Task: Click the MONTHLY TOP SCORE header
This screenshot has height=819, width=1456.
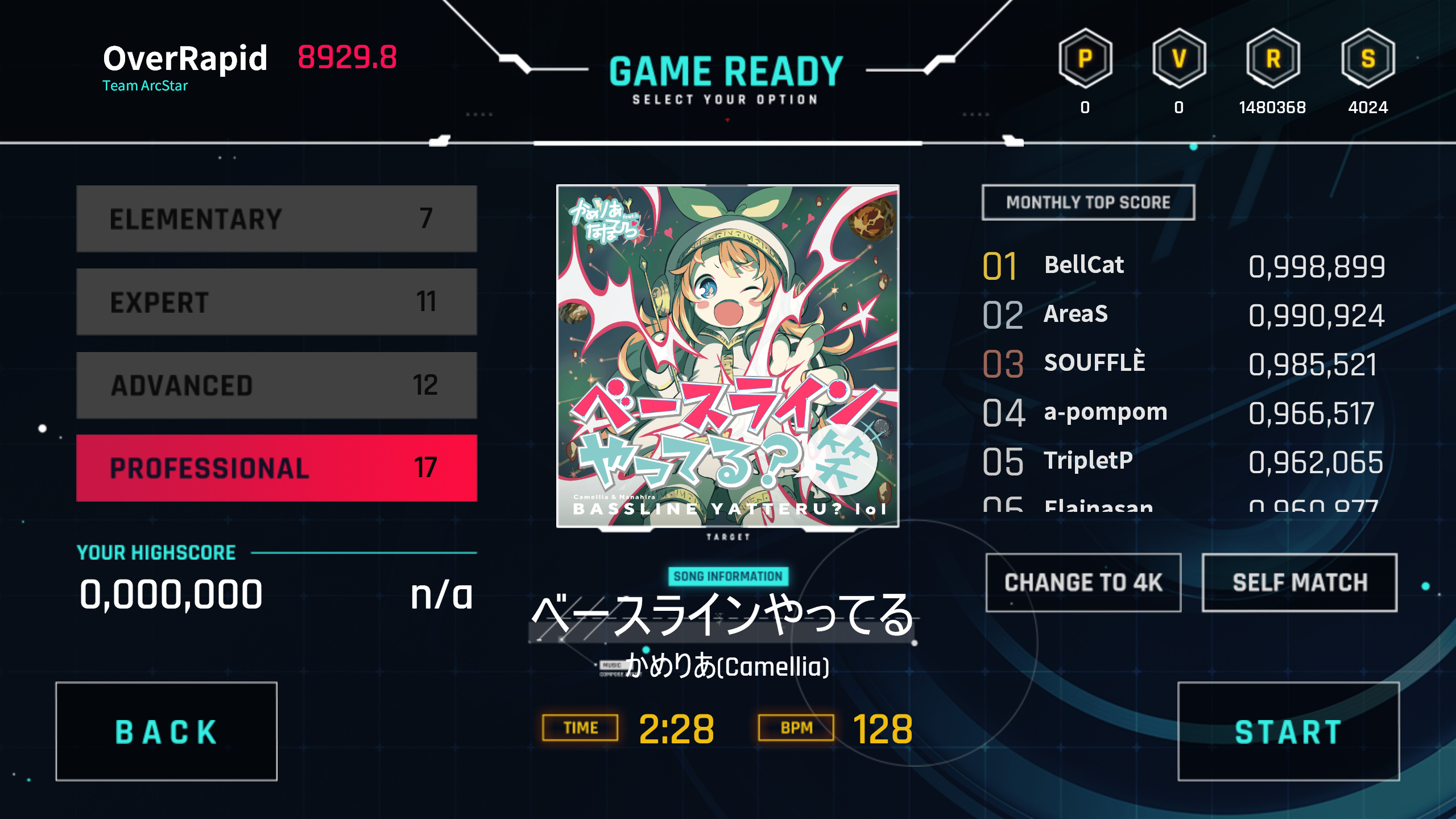Action: [x=1088, y=202]
